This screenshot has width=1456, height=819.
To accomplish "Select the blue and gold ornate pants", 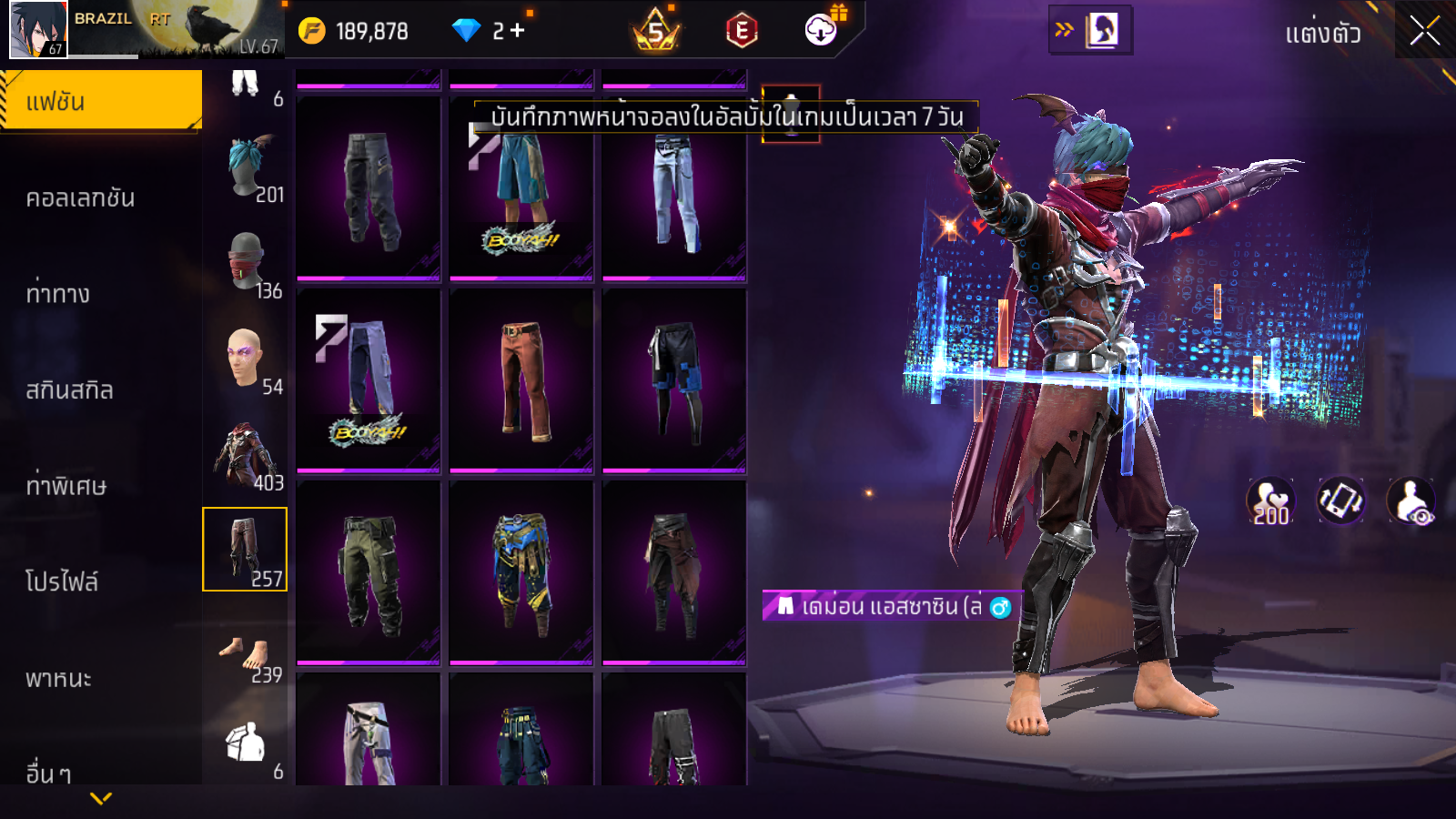I will pos(521,573).
